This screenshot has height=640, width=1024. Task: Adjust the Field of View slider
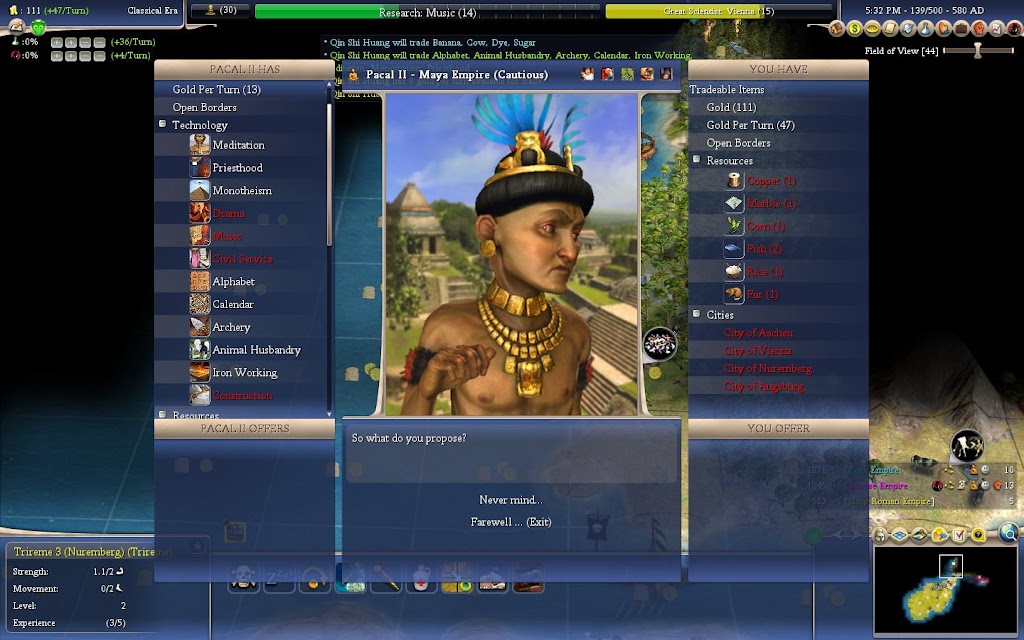click(x=977, y=50)
